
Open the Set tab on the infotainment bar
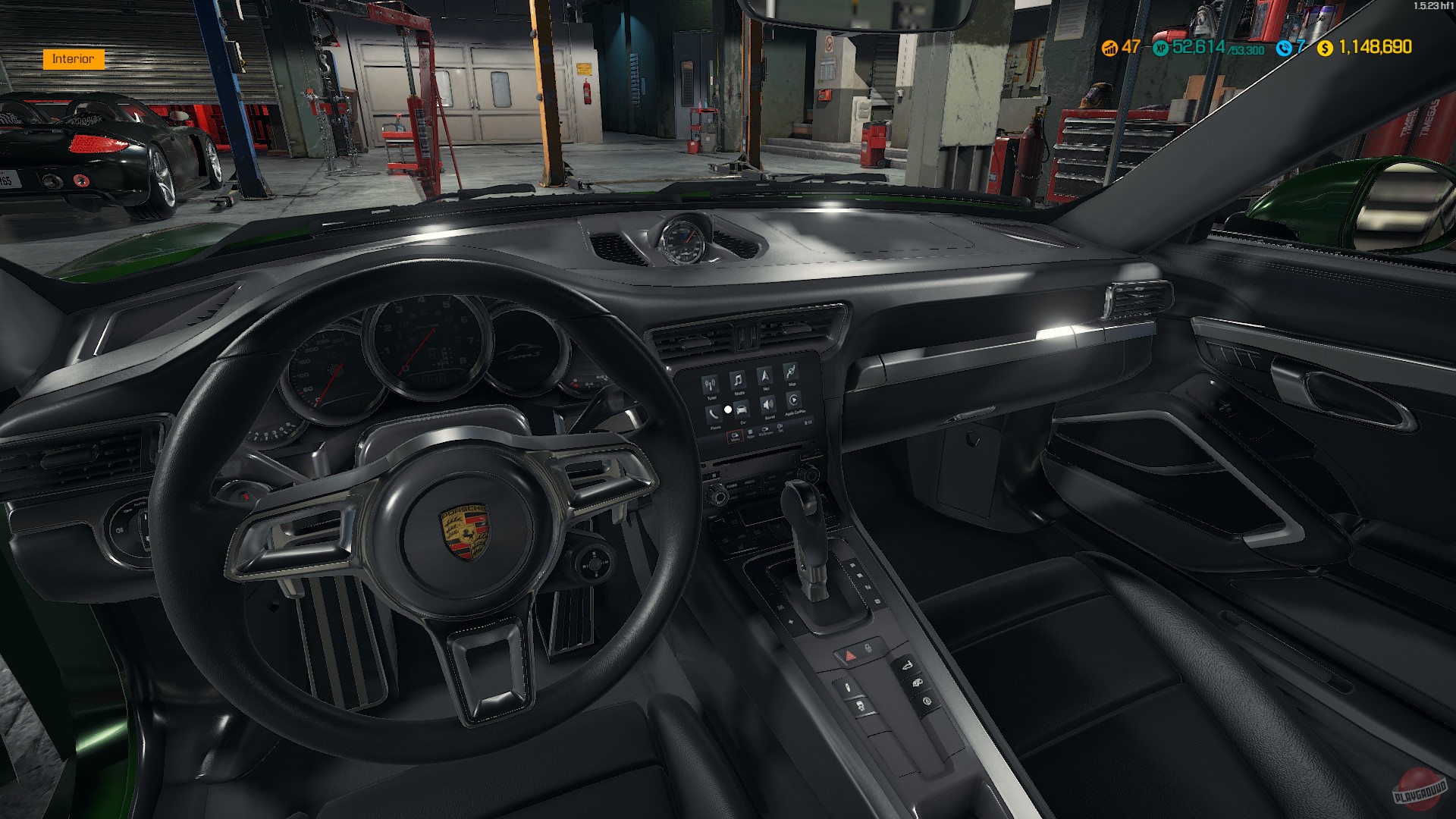click(x=779, y=429)
